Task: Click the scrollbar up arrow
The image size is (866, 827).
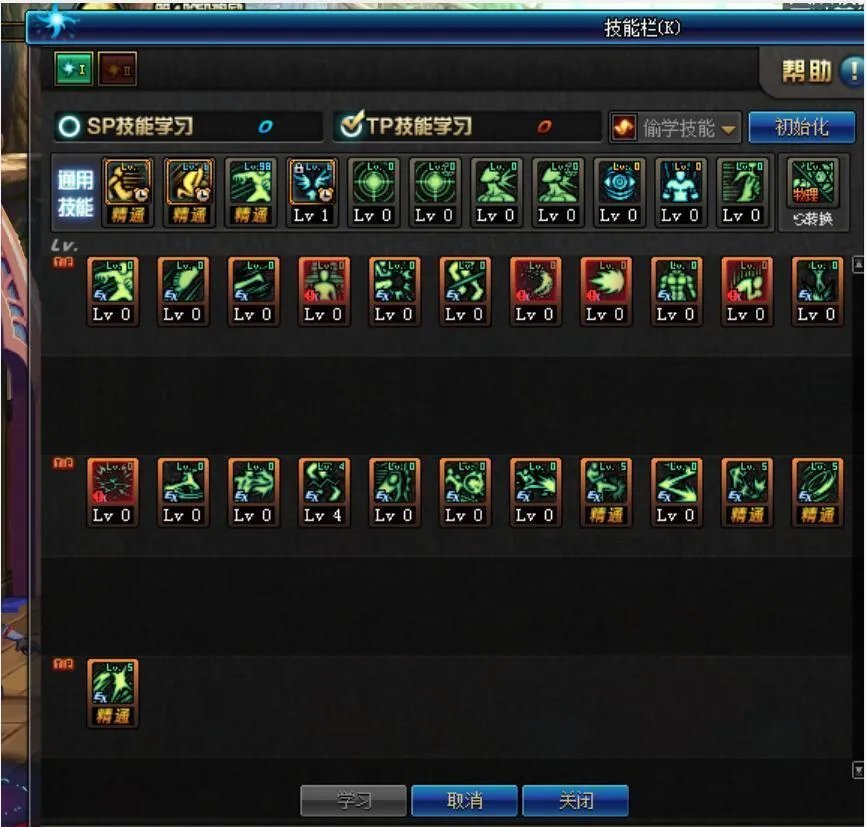Action: tap(857, 265)
